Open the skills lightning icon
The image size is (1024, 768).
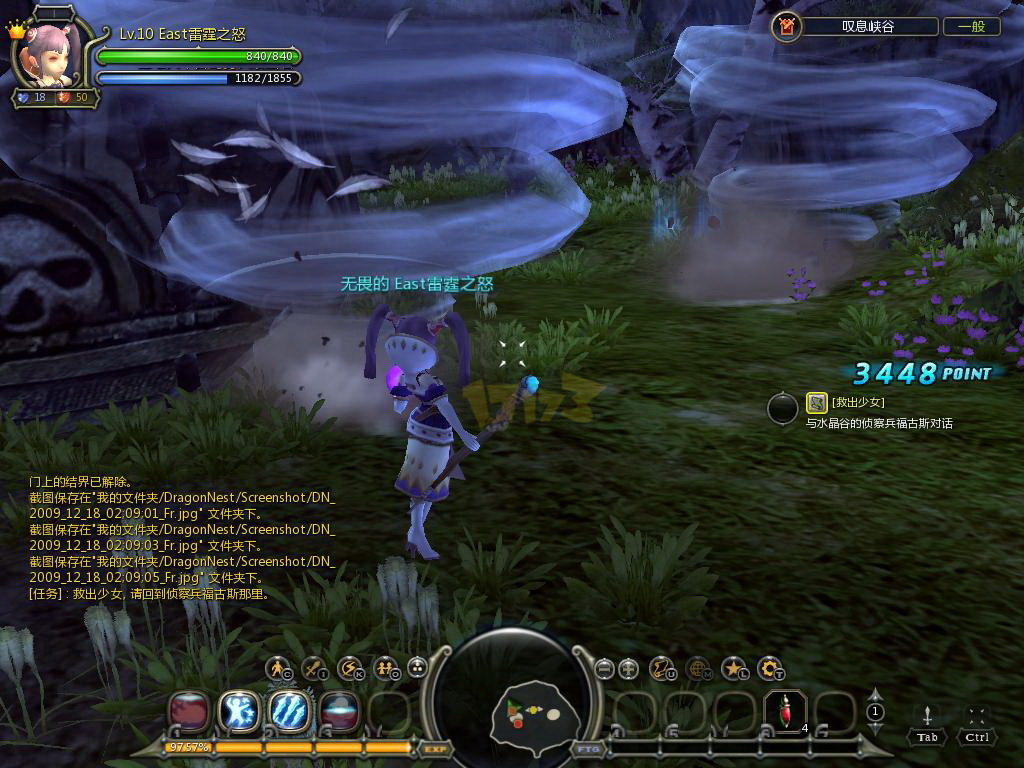click(350, 668)
